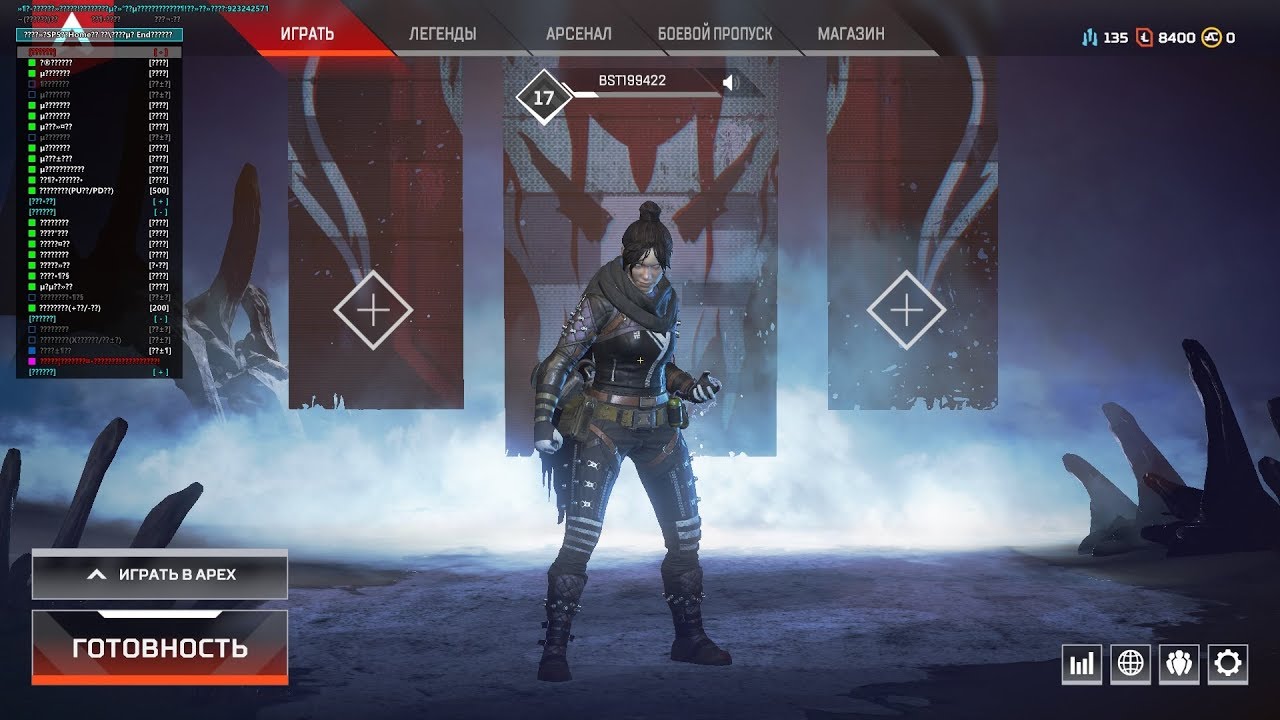Viewport: 1280px width, 720px height.
Task: Show the friends list icon
Action: (x=1179, y=664)
